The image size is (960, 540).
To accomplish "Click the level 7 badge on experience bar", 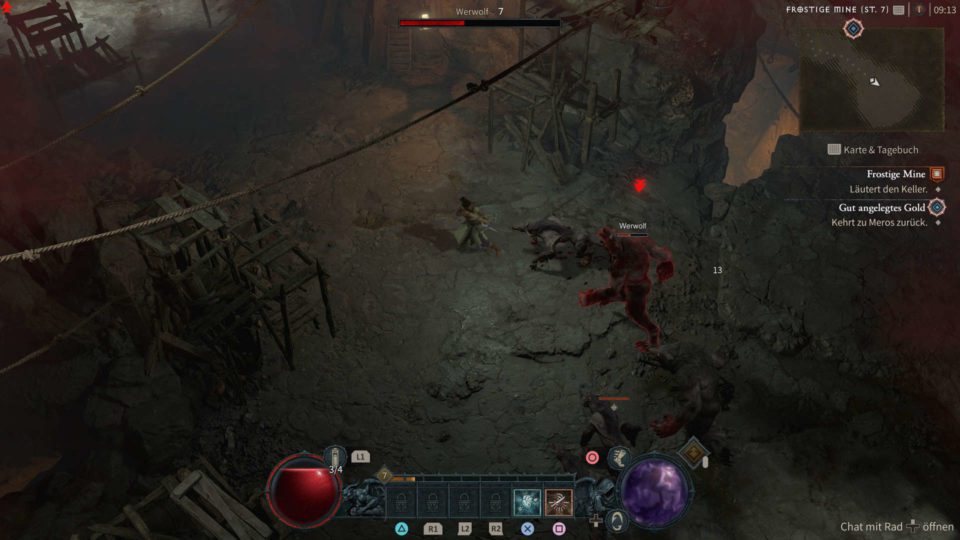I will pyautogui.click(x=383, y=476).
